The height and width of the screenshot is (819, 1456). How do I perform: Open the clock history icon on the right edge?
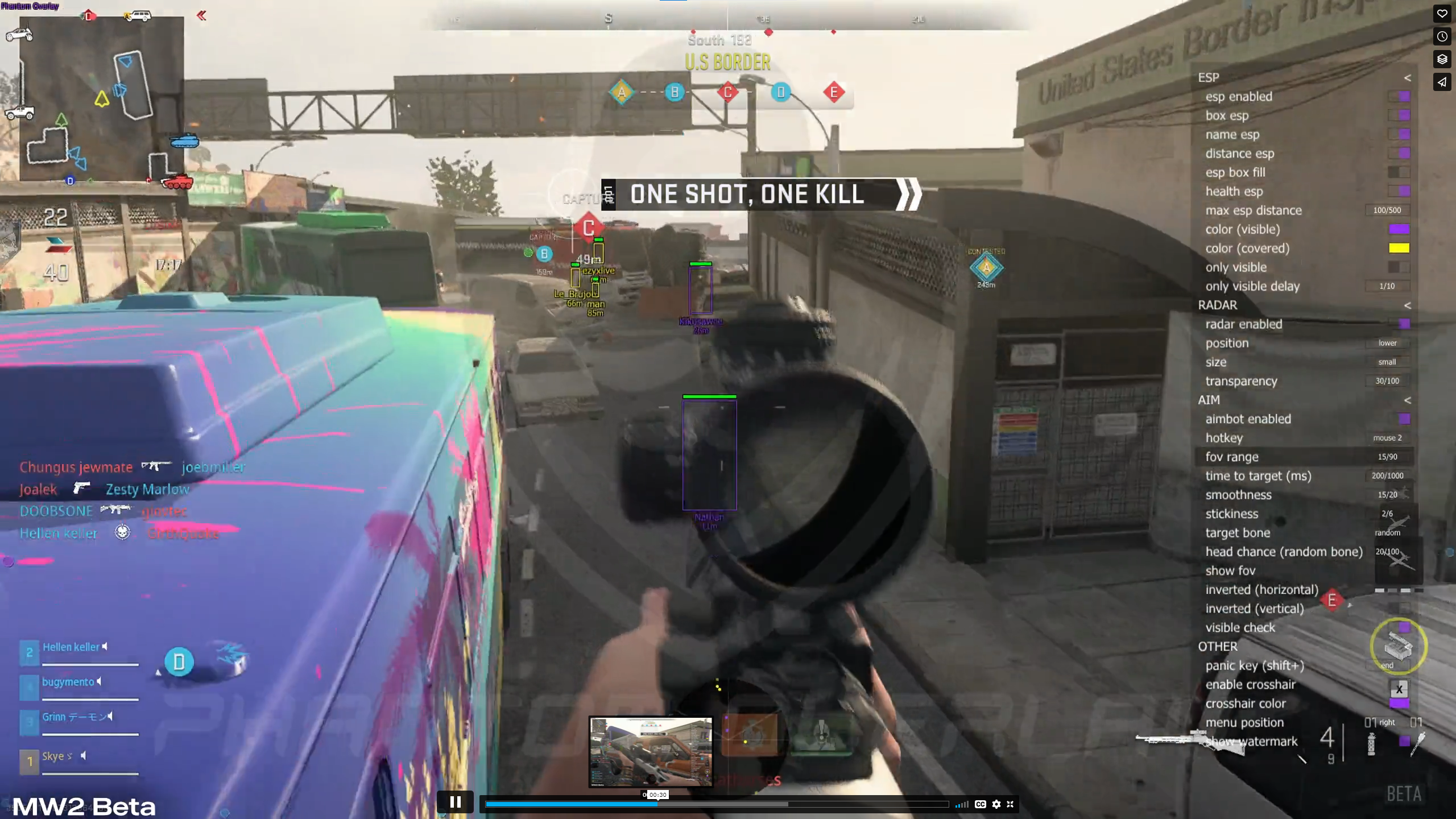1442,36
